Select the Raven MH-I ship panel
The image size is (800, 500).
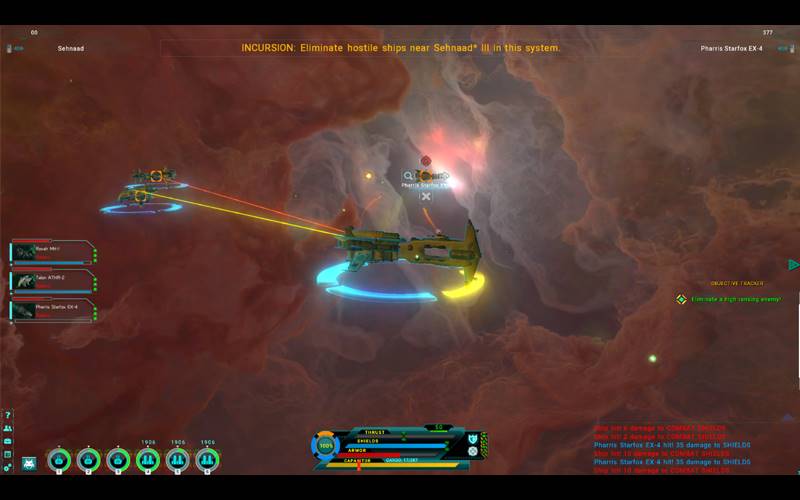(x=54, y=253)
